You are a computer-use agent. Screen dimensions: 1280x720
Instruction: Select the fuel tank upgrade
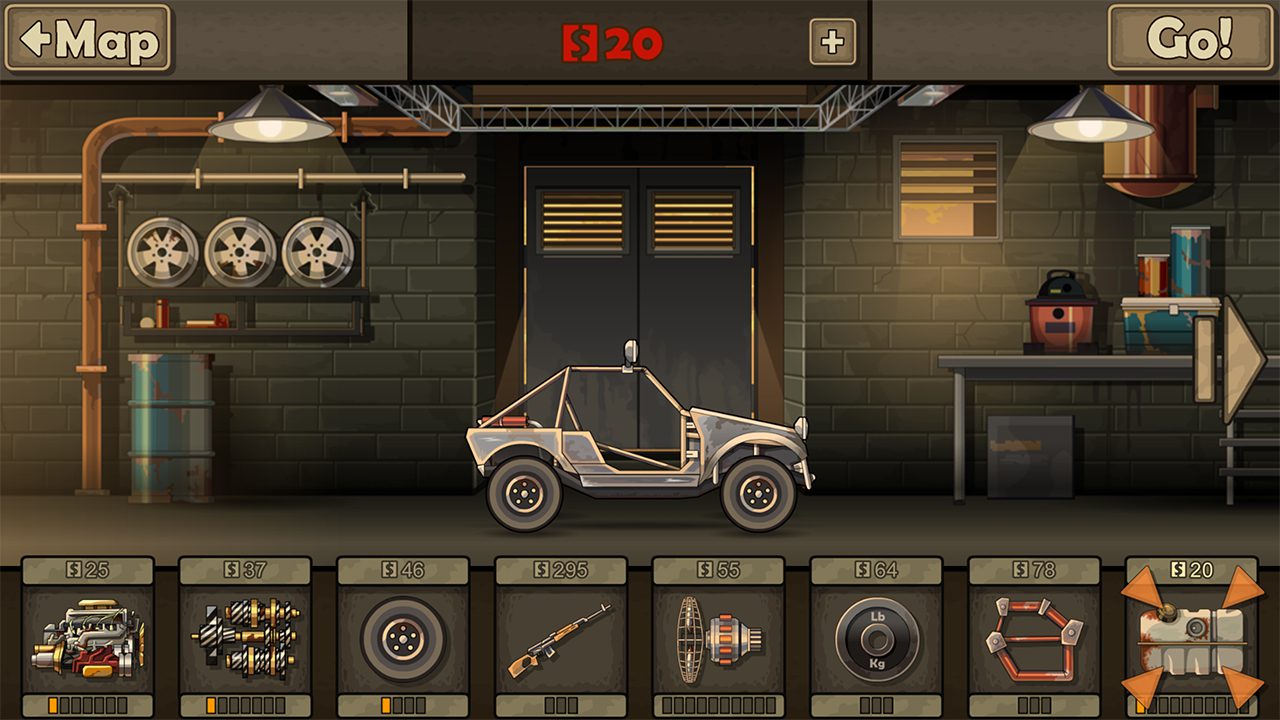coord(1191,638)
